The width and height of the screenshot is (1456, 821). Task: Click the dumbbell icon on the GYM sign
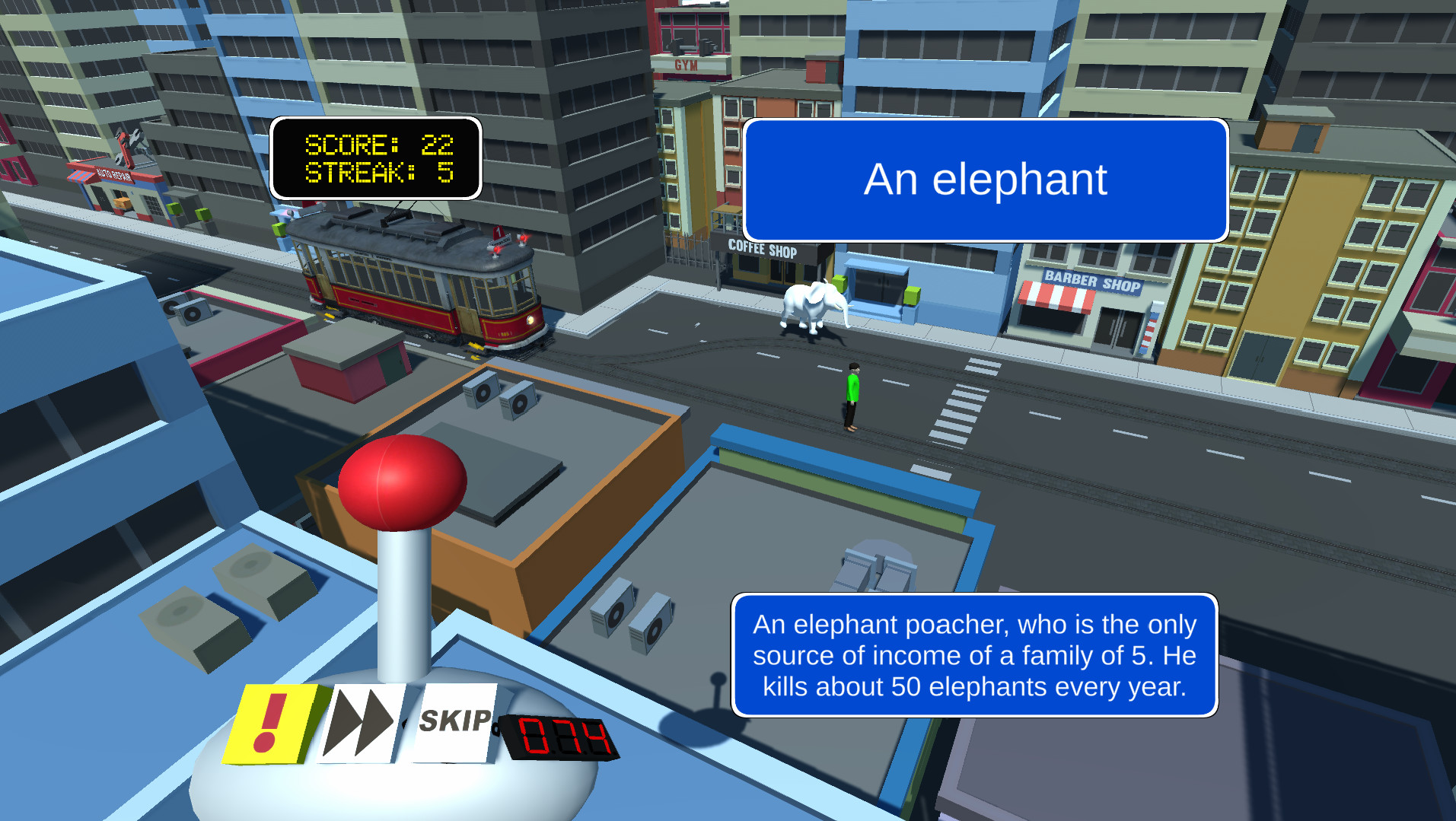pyautogui.click(x=691, y=47)
